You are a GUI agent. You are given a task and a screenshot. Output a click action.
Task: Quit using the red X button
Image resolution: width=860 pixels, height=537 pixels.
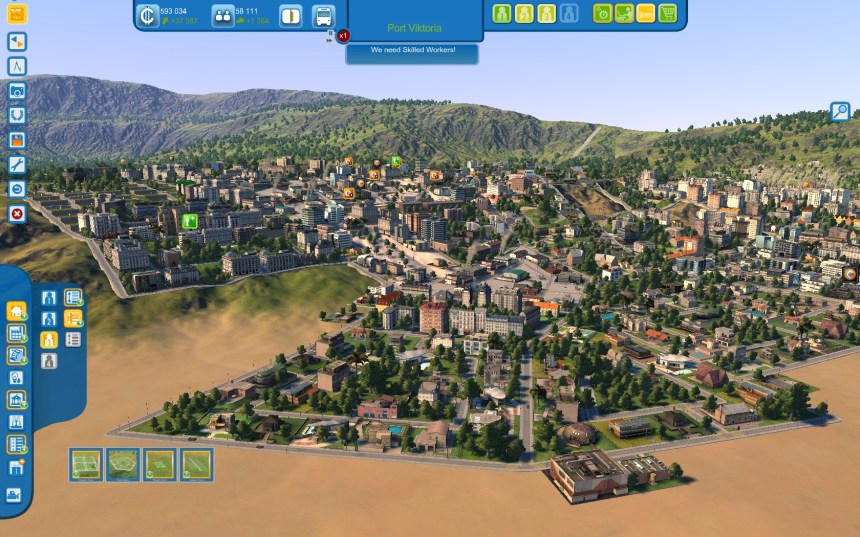coord(17,213)
